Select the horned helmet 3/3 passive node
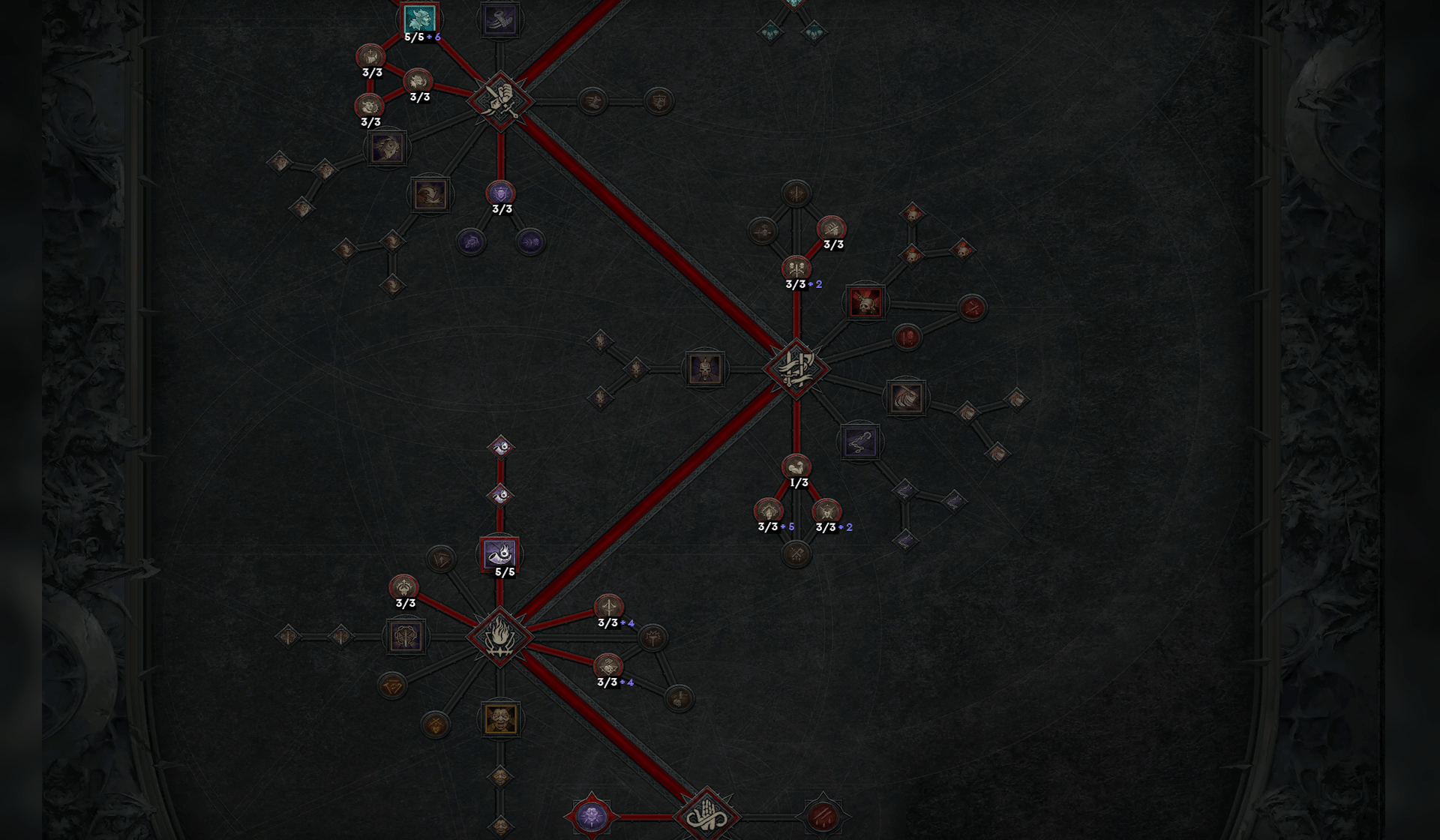This screenshot has width=1440, height=840. [x=403, y=587]
